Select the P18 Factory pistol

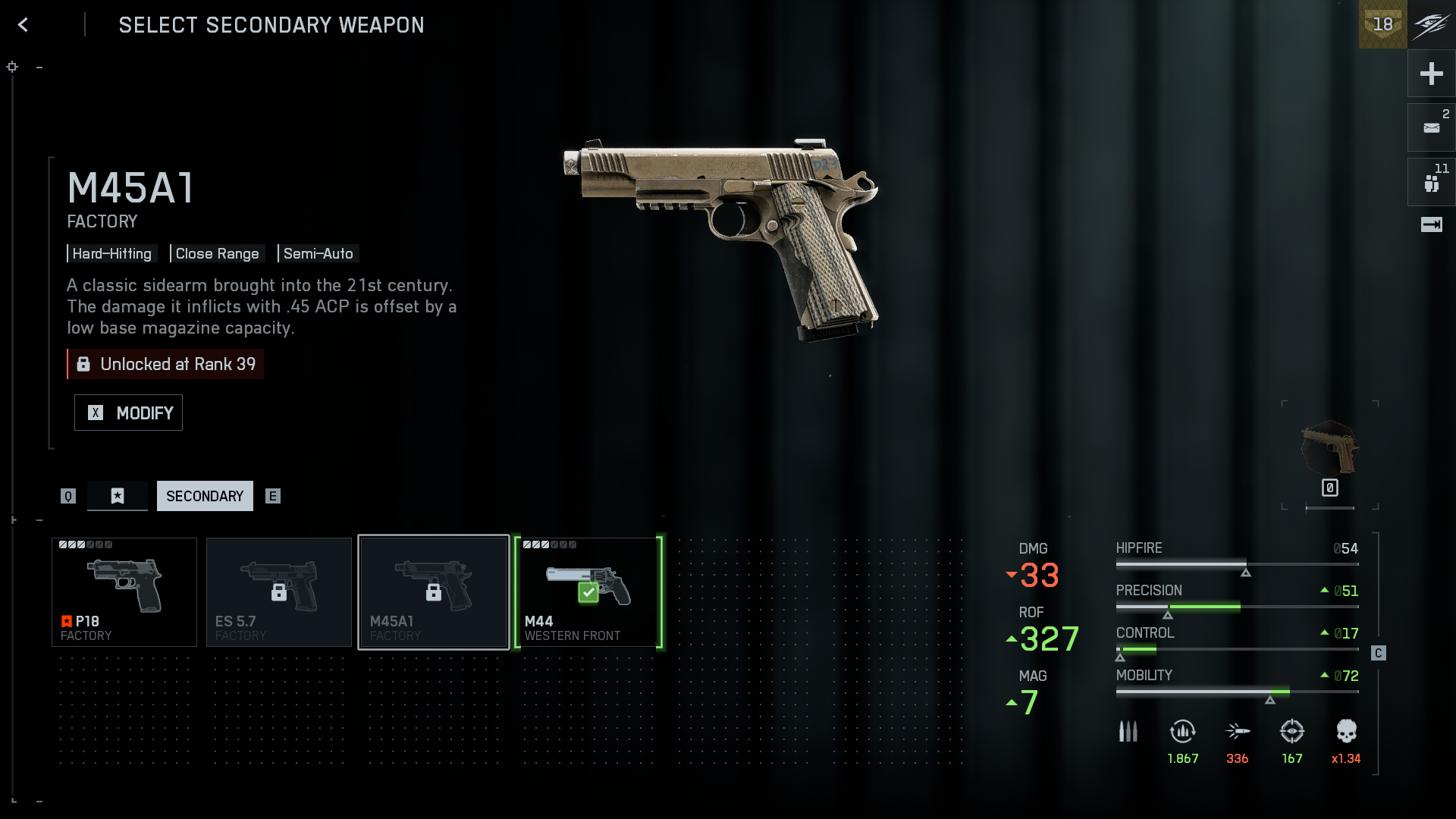(x=124, y=592)
